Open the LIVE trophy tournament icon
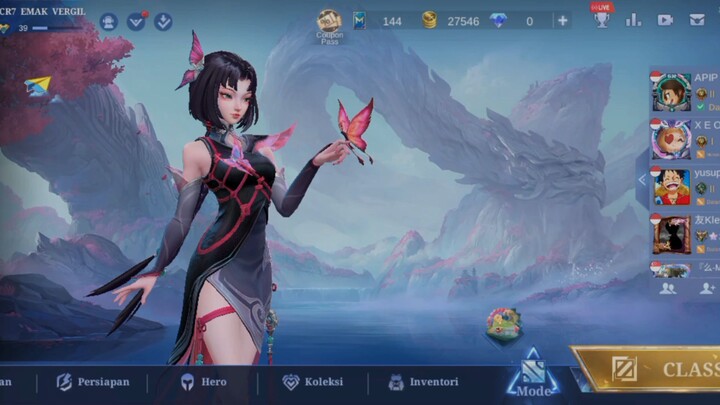 pos(601,18)
